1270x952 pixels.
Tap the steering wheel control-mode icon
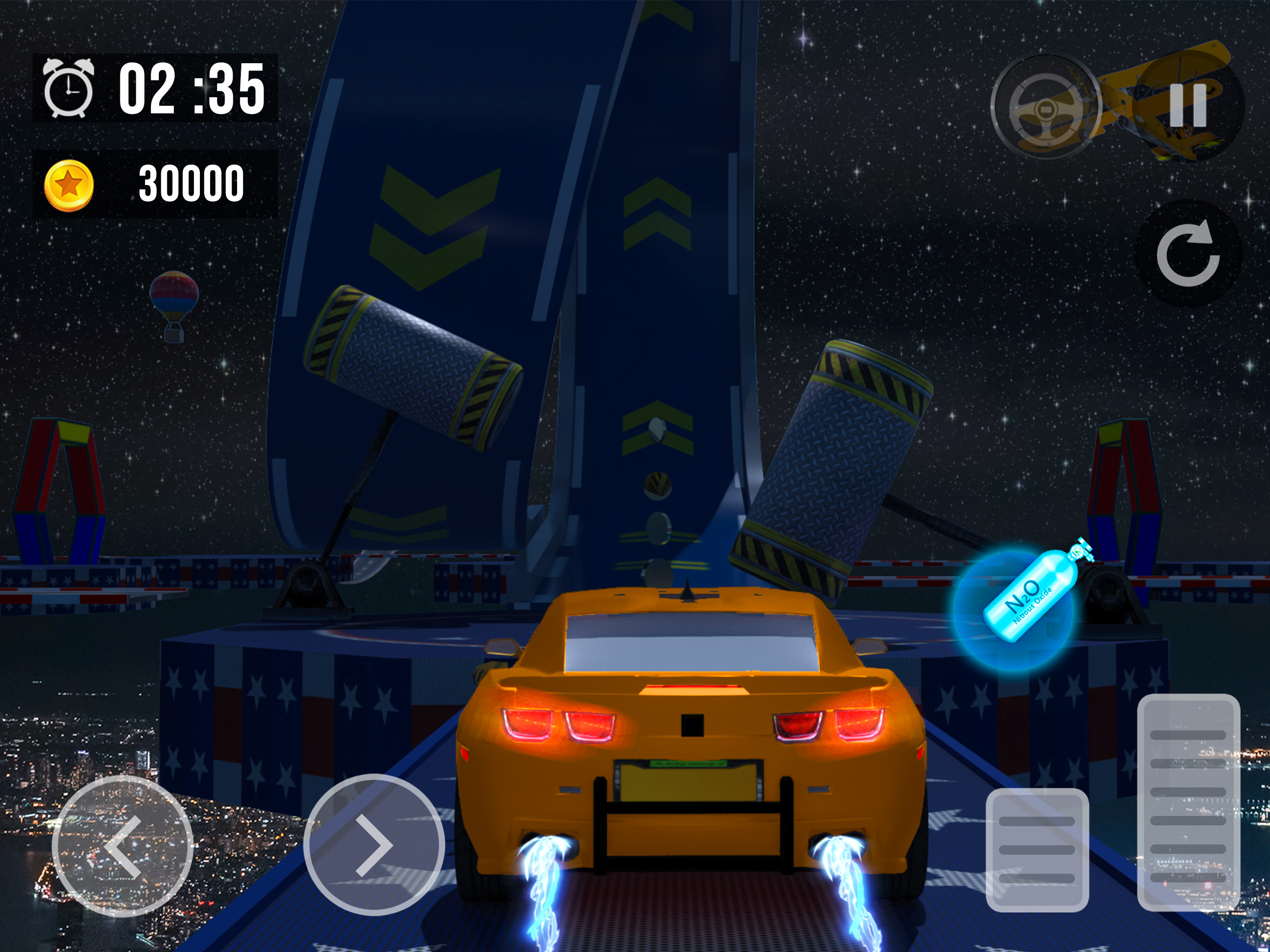click(x=1046, y=107)
